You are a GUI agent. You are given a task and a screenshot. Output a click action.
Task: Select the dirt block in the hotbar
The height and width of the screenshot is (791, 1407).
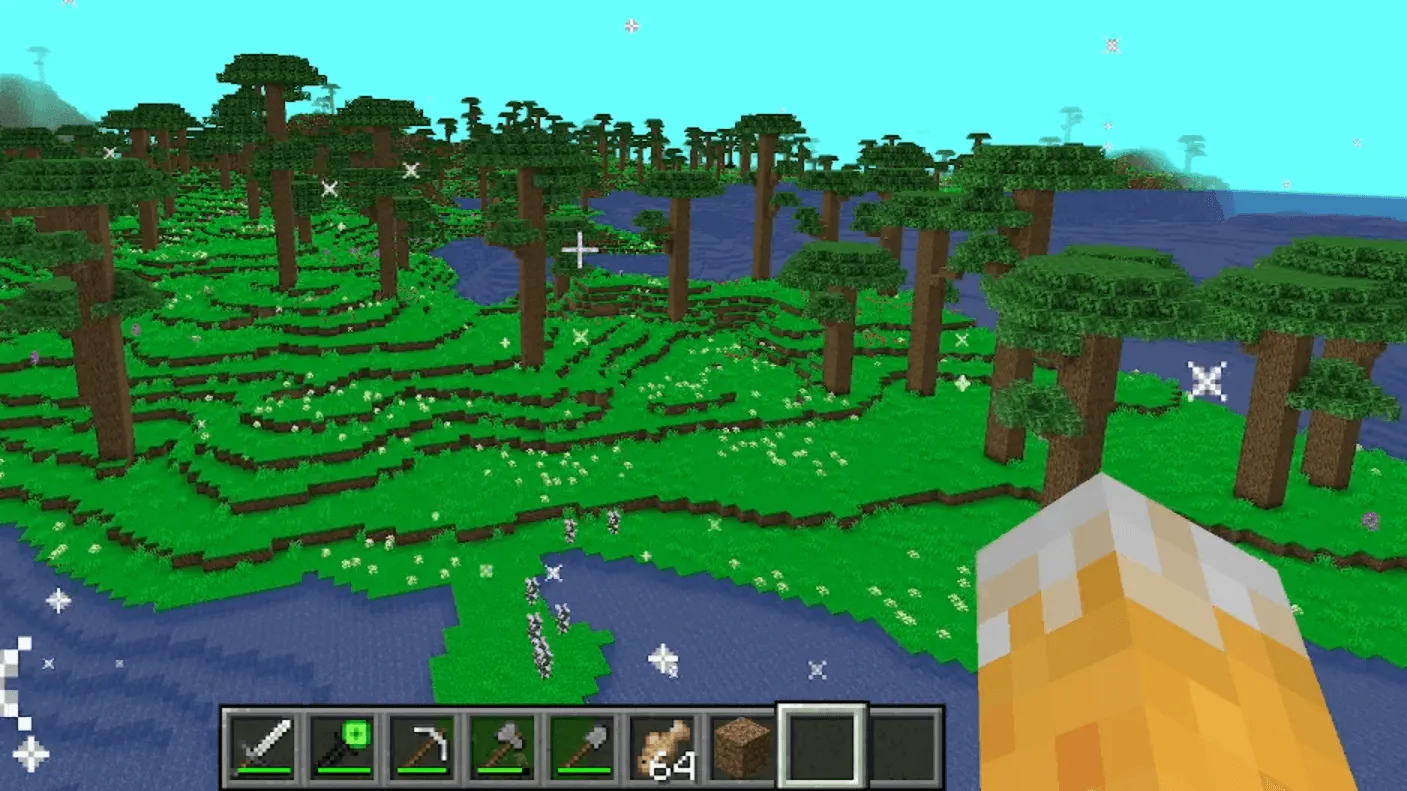coord(740,744)
